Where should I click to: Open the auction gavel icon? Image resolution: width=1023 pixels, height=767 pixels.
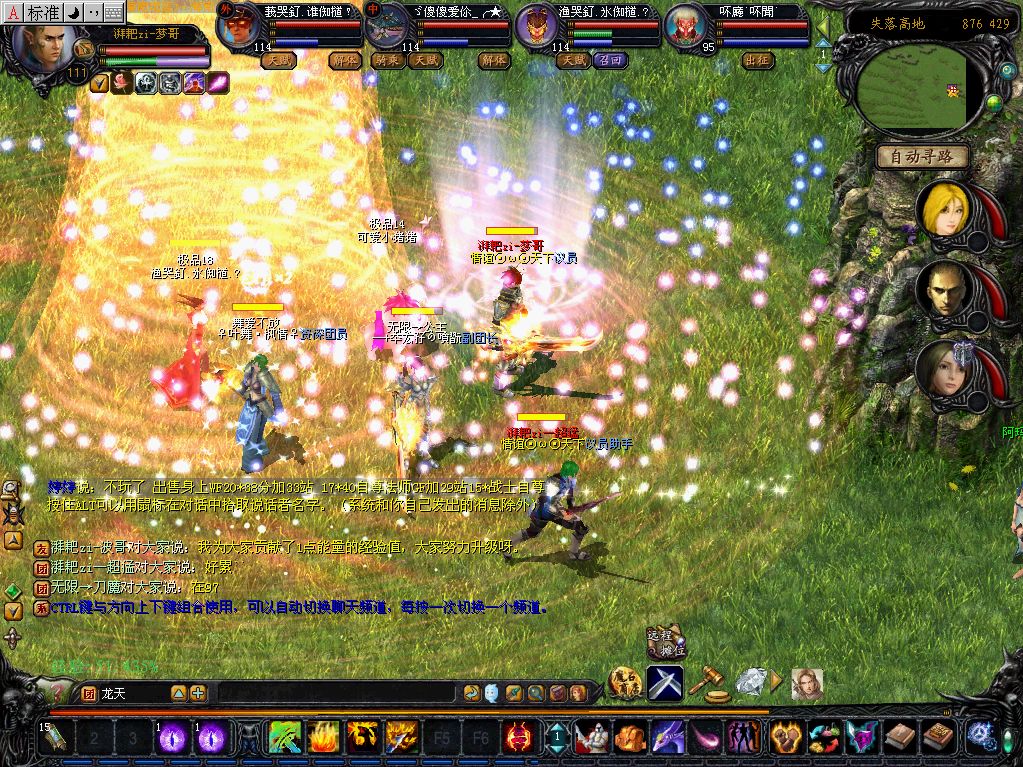point(710,683)
